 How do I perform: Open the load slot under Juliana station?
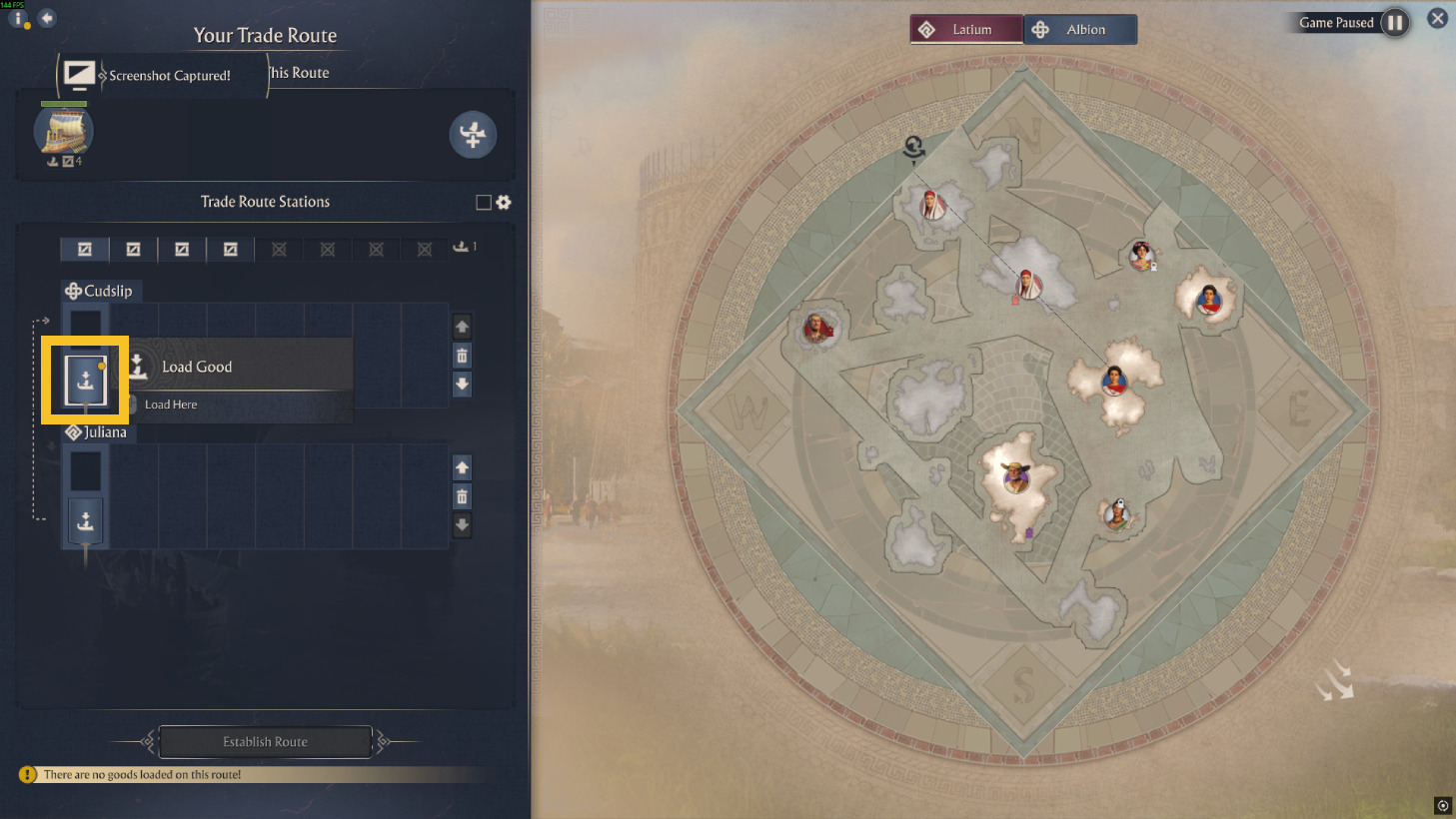click(85, 521)
